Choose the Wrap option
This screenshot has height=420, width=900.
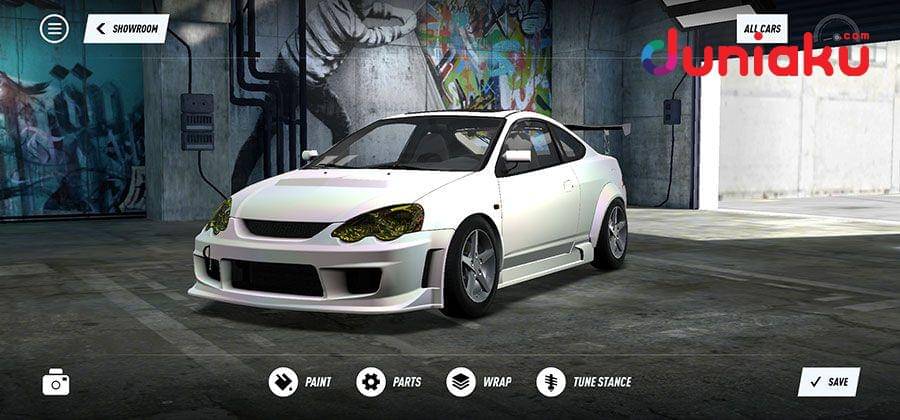[479, 381]
